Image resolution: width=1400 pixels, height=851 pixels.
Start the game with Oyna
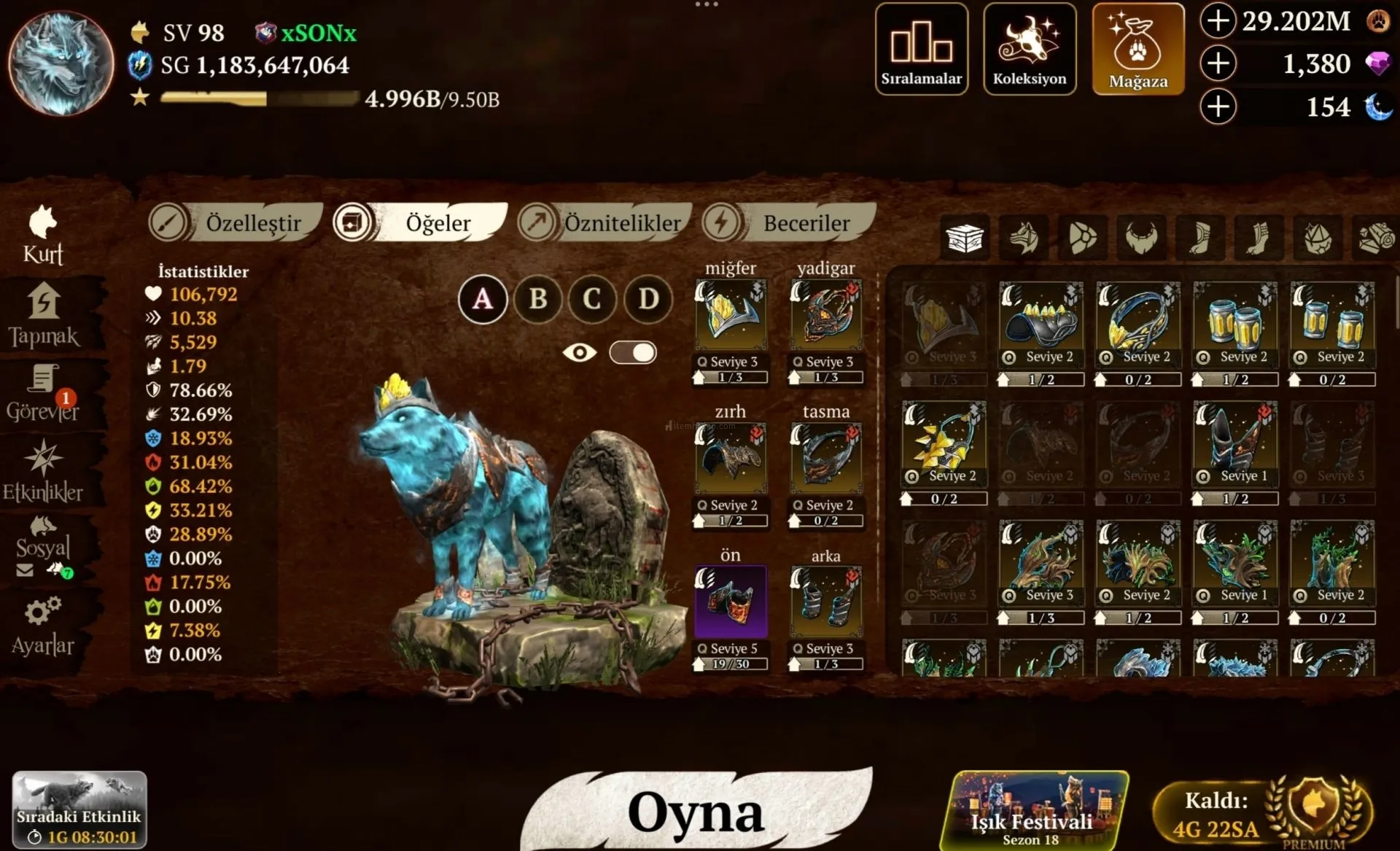(696, 812)
